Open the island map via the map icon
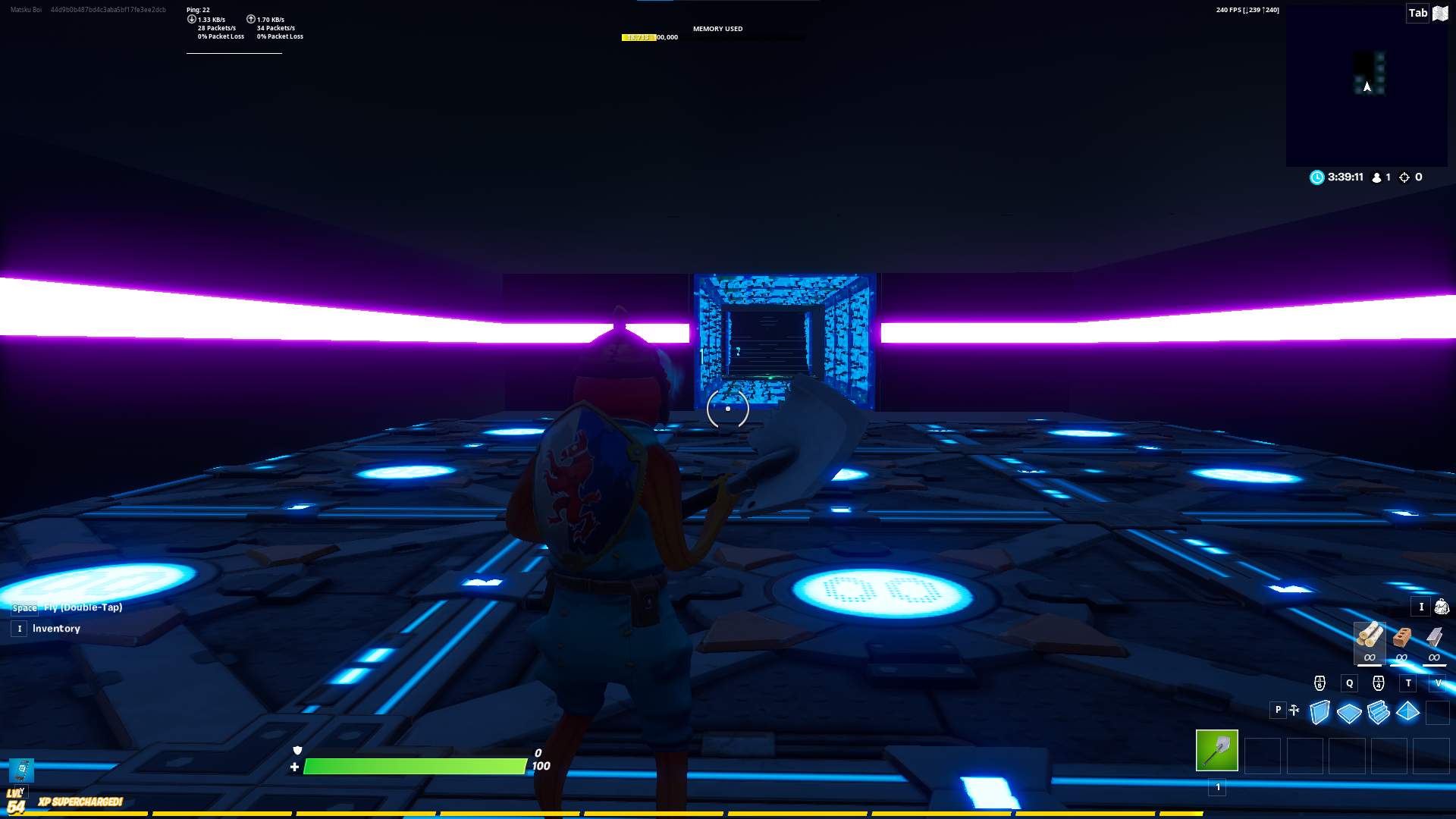 pos(1440,13)
